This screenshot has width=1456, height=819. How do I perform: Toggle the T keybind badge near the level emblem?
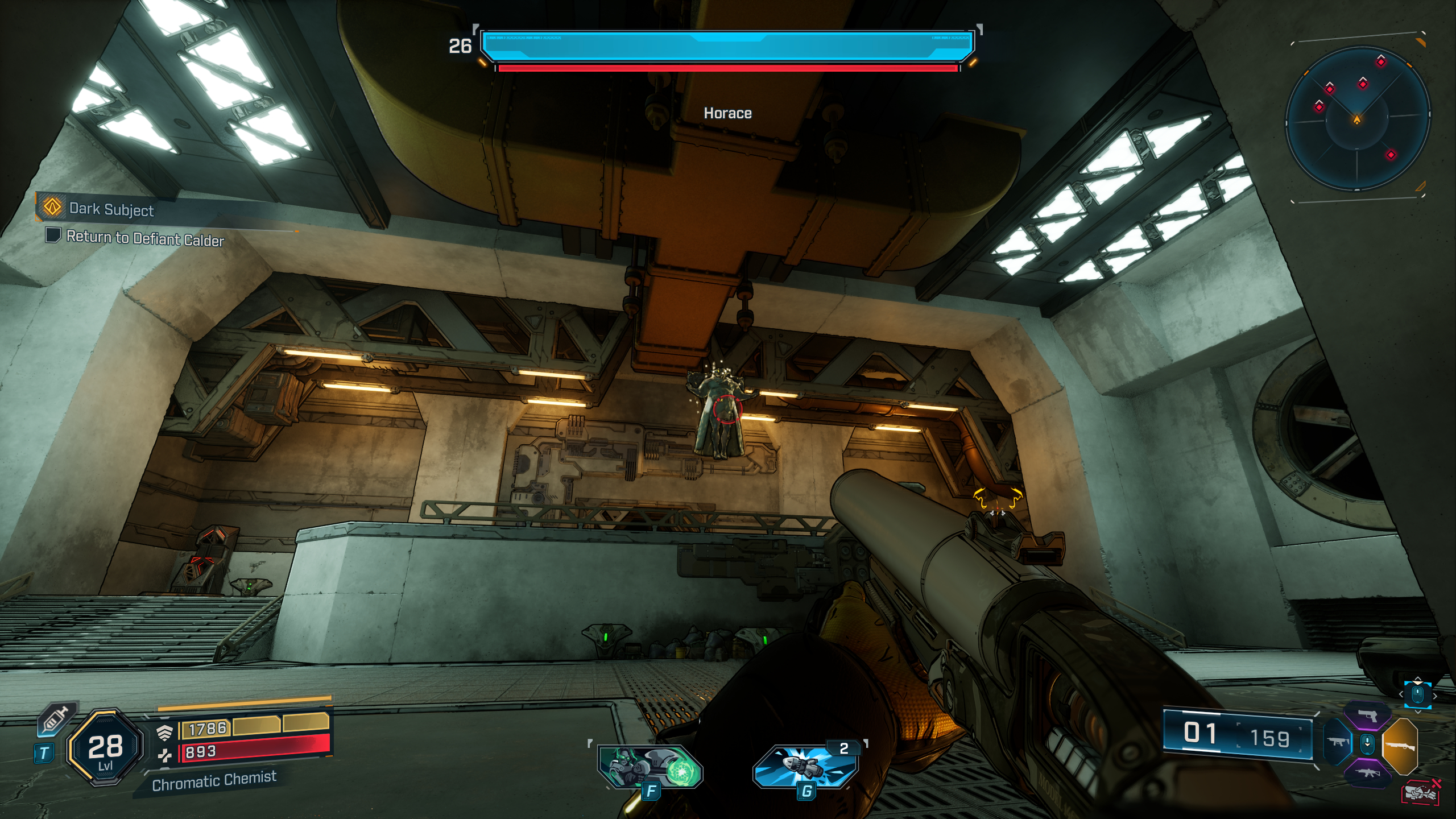44,754
